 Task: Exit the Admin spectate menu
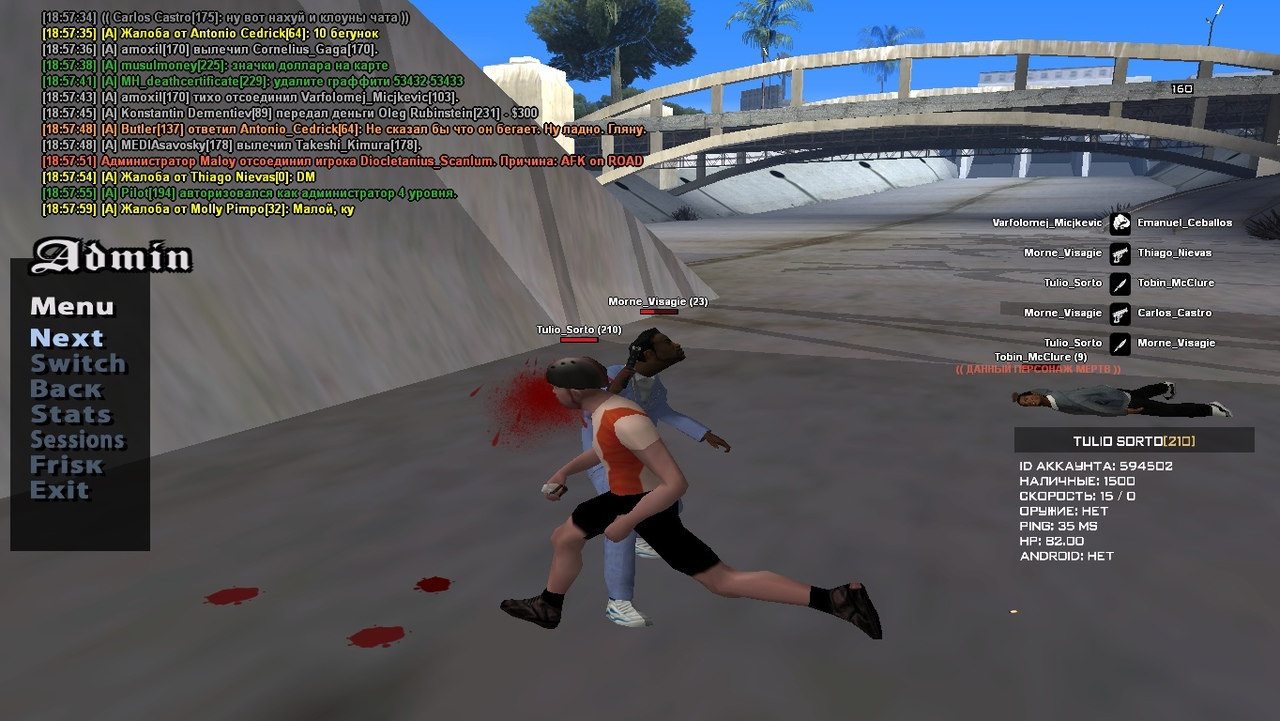[59, 490]
